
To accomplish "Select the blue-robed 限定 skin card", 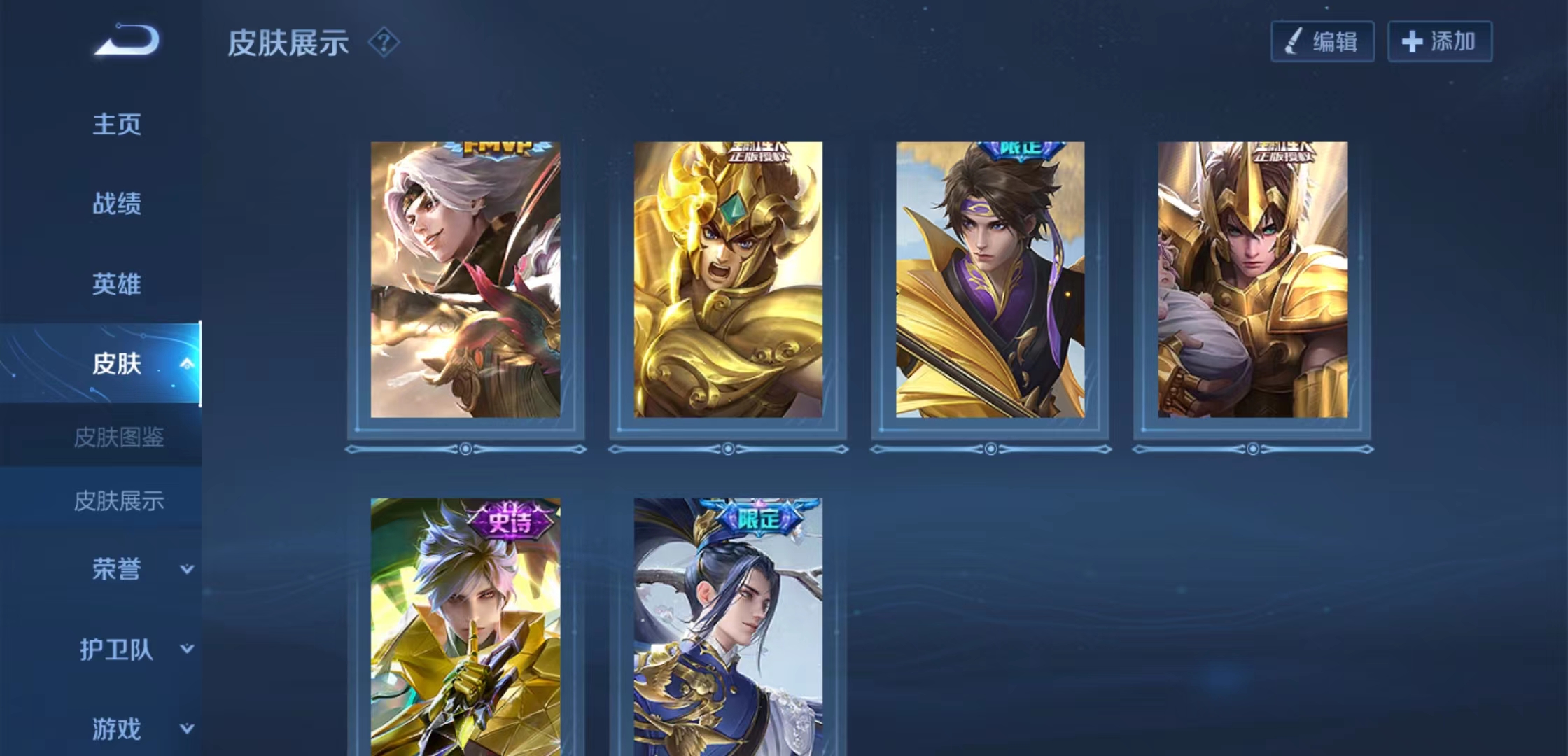I will [x=728, y=626].
